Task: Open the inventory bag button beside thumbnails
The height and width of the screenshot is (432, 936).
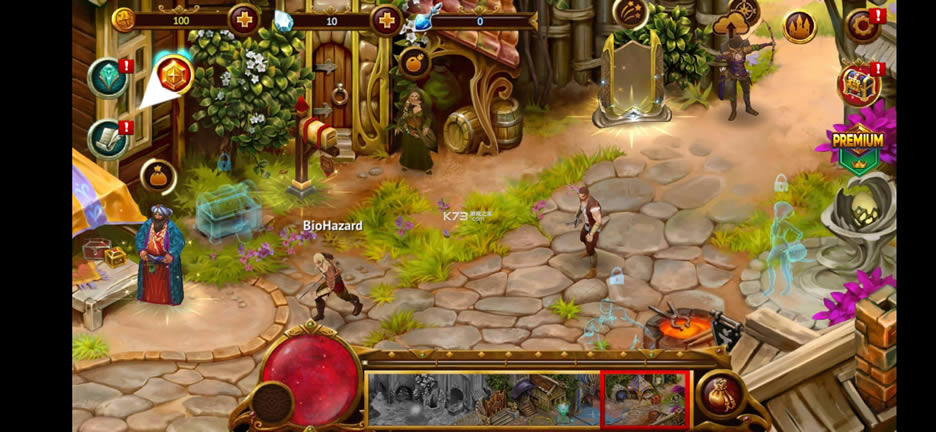Action: [x=724, y=396]
